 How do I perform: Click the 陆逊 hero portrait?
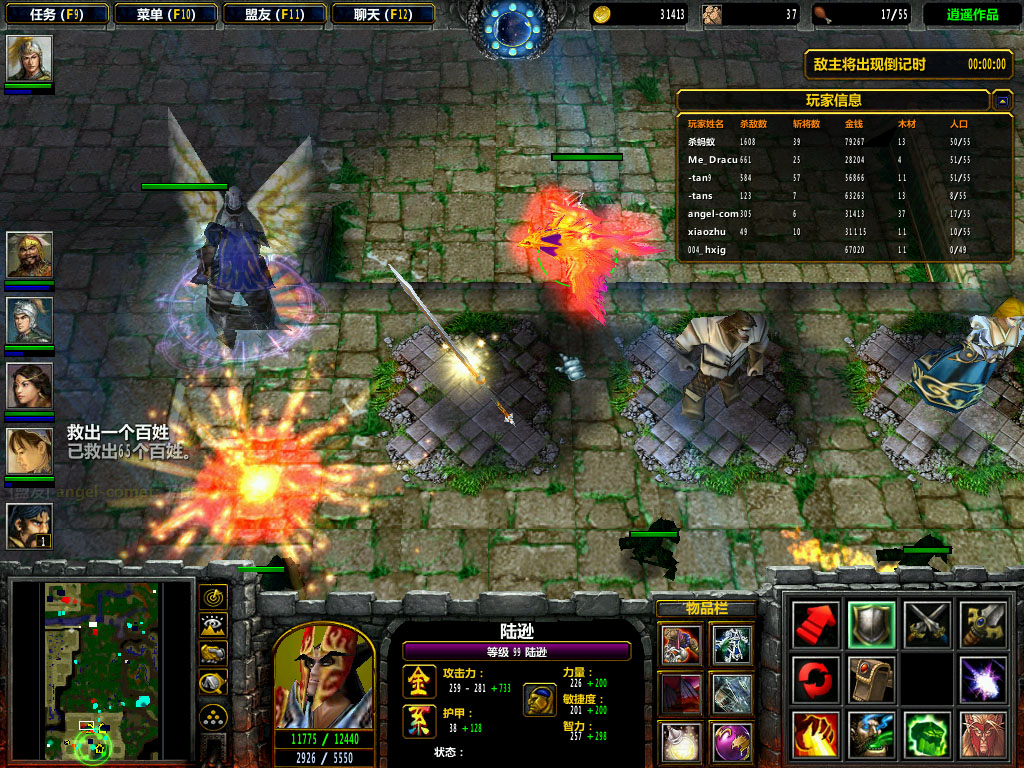coord(322,675)
